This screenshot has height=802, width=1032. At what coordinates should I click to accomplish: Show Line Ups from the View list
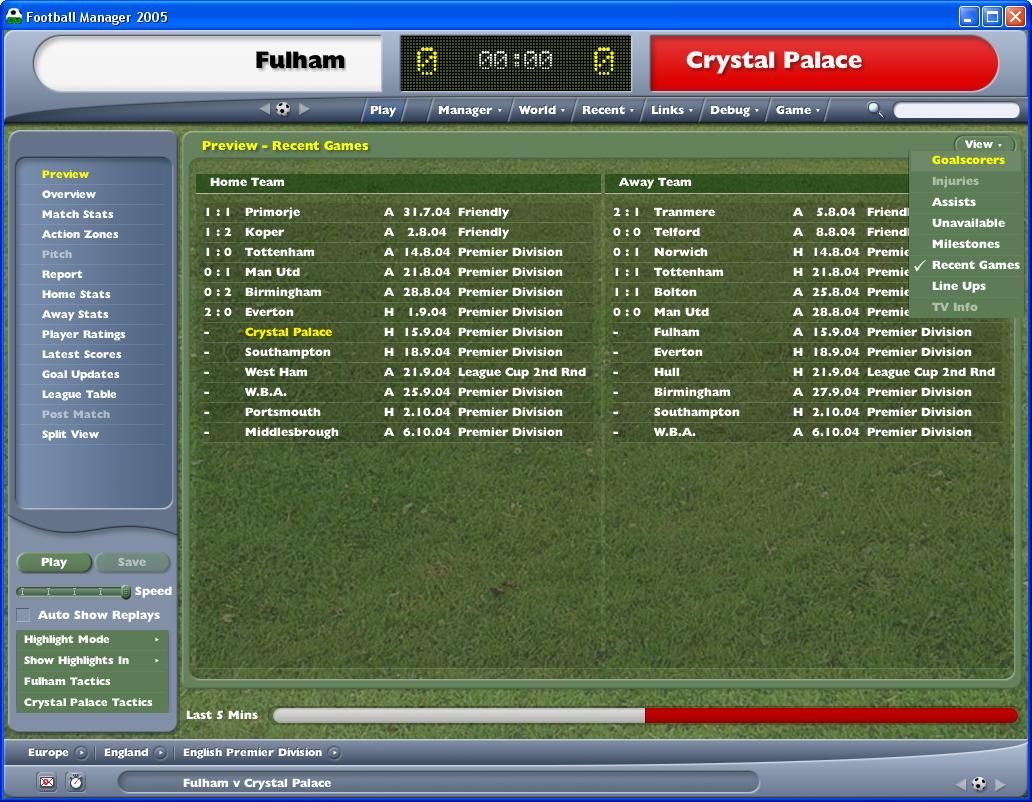958,286
